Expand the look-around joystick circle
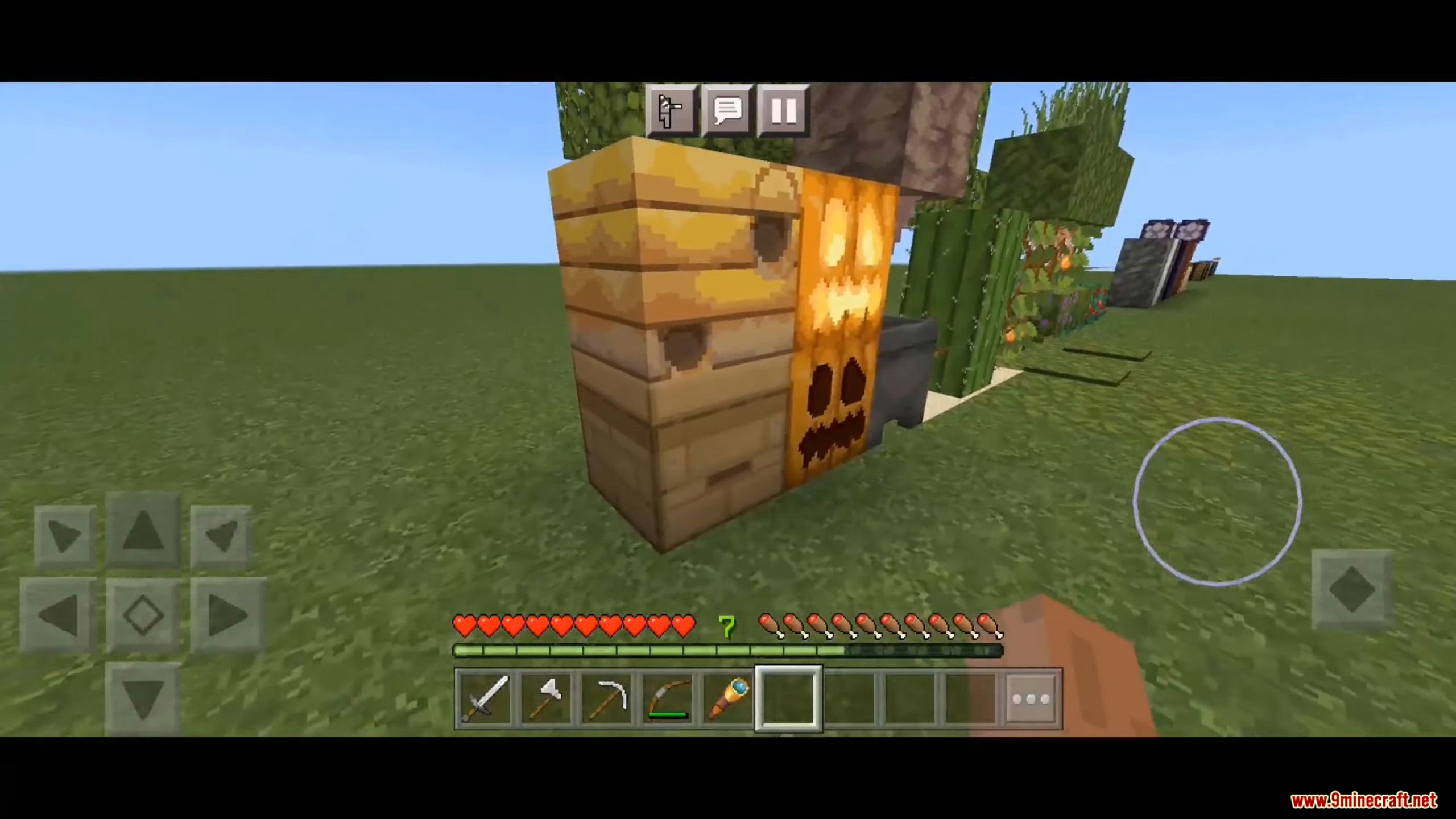Viewport: 1456px width, 819px height. [x=1217, y=500]
